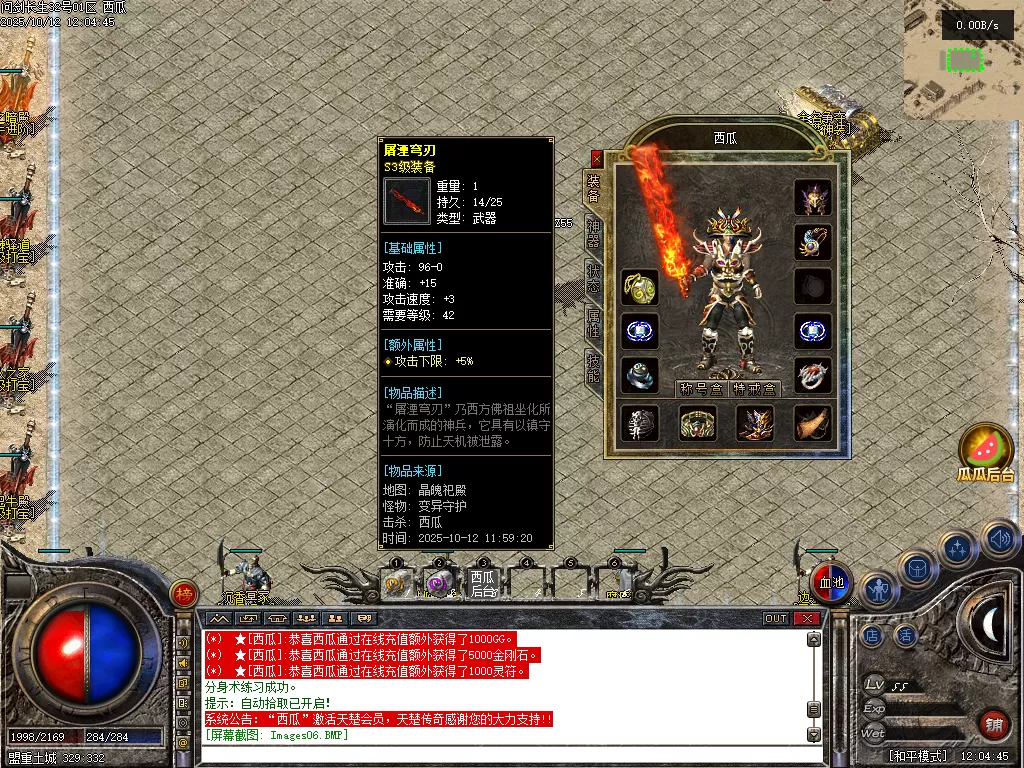Switch to the 技能 skills tab
Screen dimensions: 1024x768
pyautogui.click(x=593, y=367)
